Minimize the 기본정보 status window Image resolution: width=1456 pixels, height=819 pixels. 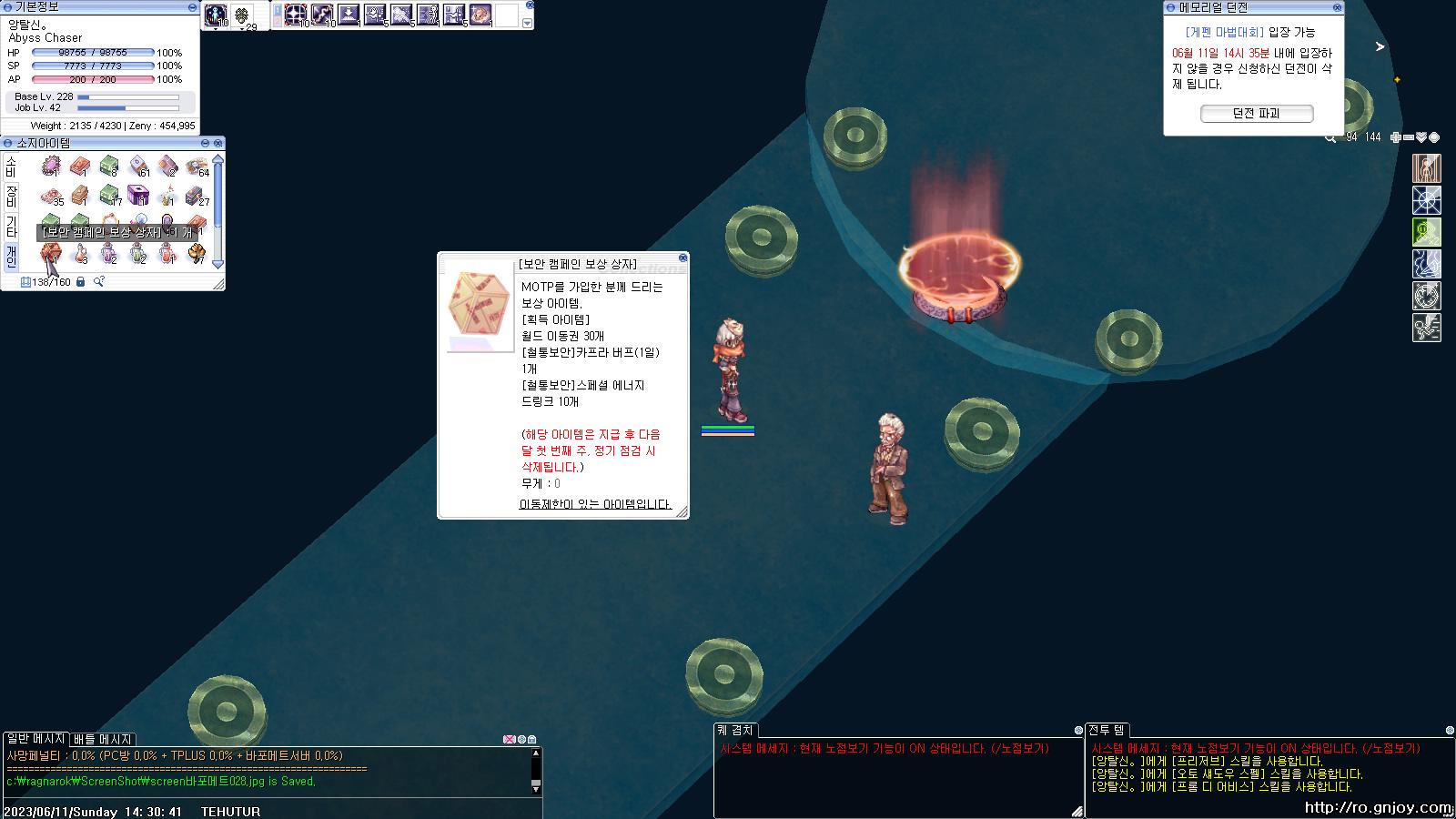click(x=192, y=7)
